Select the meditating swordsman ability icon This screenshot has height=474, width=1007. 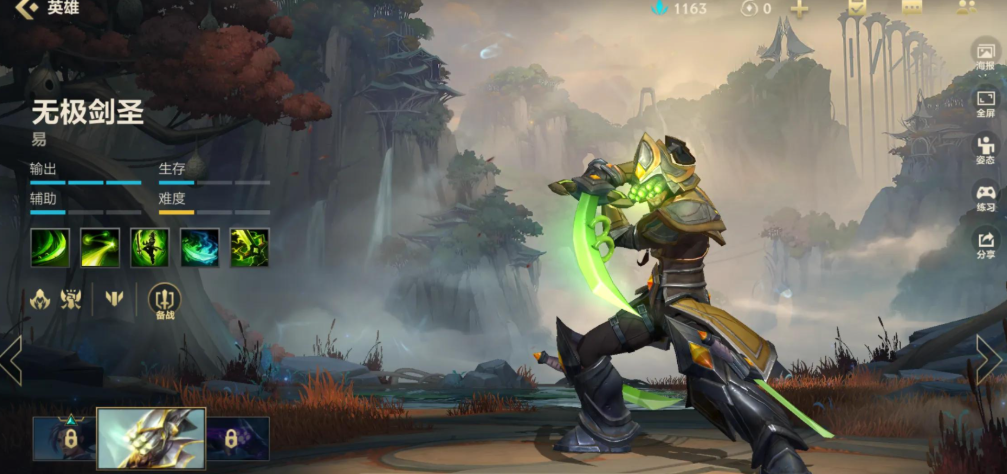tap(150, 248)
